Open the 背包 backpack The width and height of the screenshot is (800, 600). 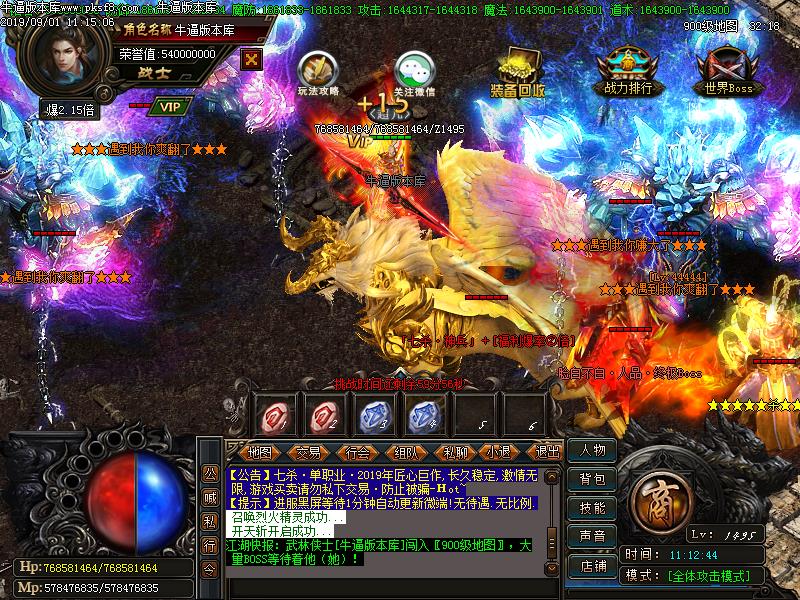(592, 480)
